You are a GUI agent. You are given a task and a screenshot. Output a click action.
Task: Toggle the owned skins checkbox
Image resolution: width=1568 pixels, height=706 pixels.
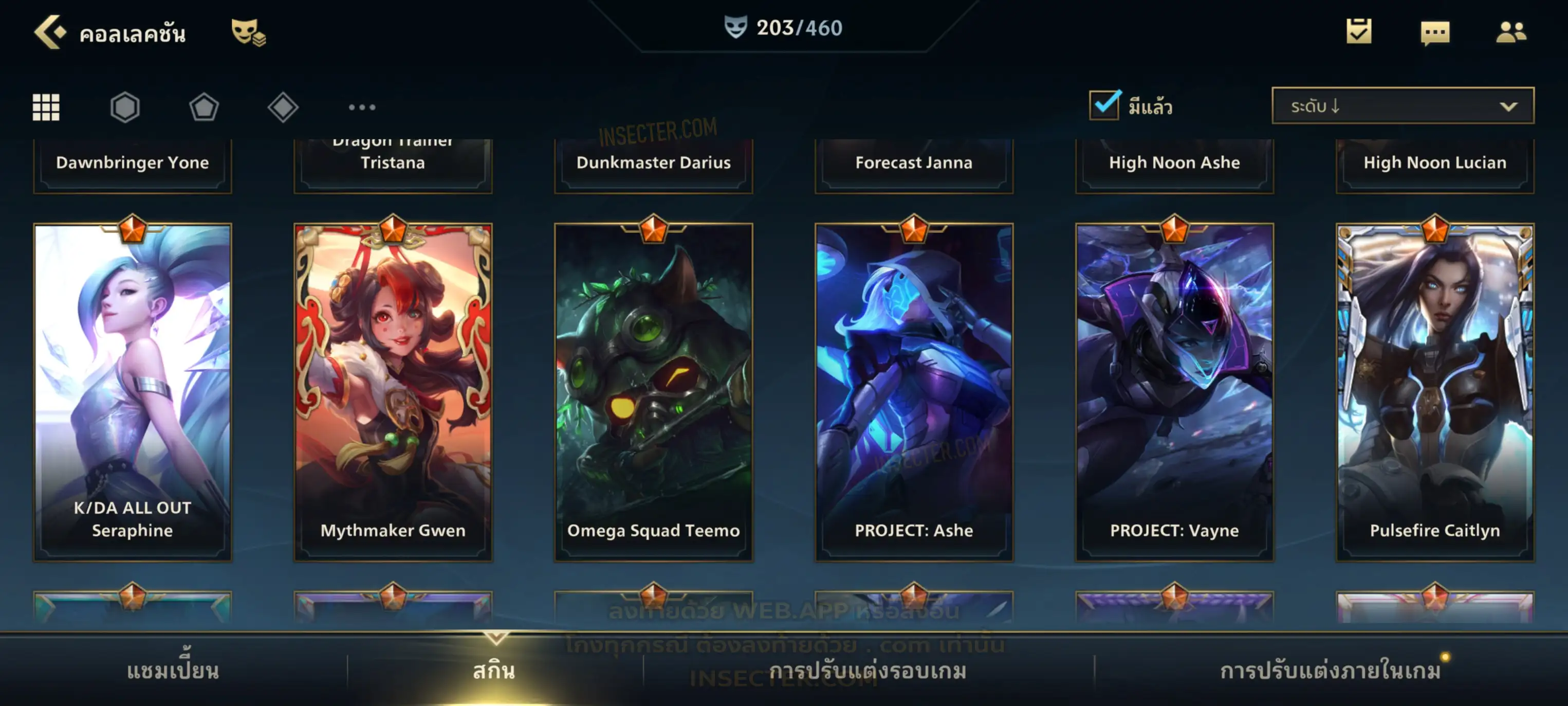point(1104,105)
